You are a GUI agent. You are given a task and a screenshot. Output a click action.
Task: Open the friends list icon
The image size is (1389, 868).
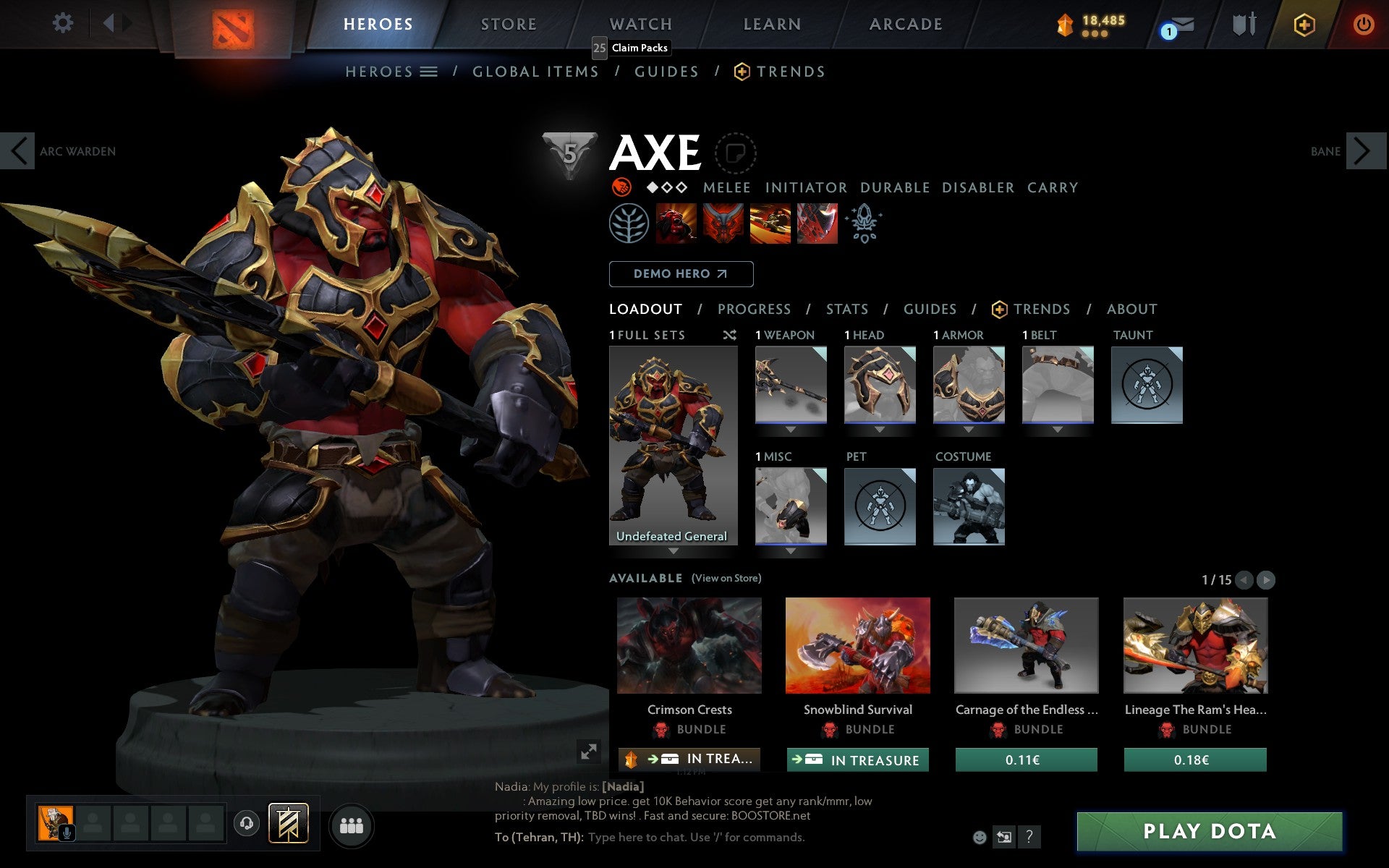pyautogui.click(x=351, y=825)
